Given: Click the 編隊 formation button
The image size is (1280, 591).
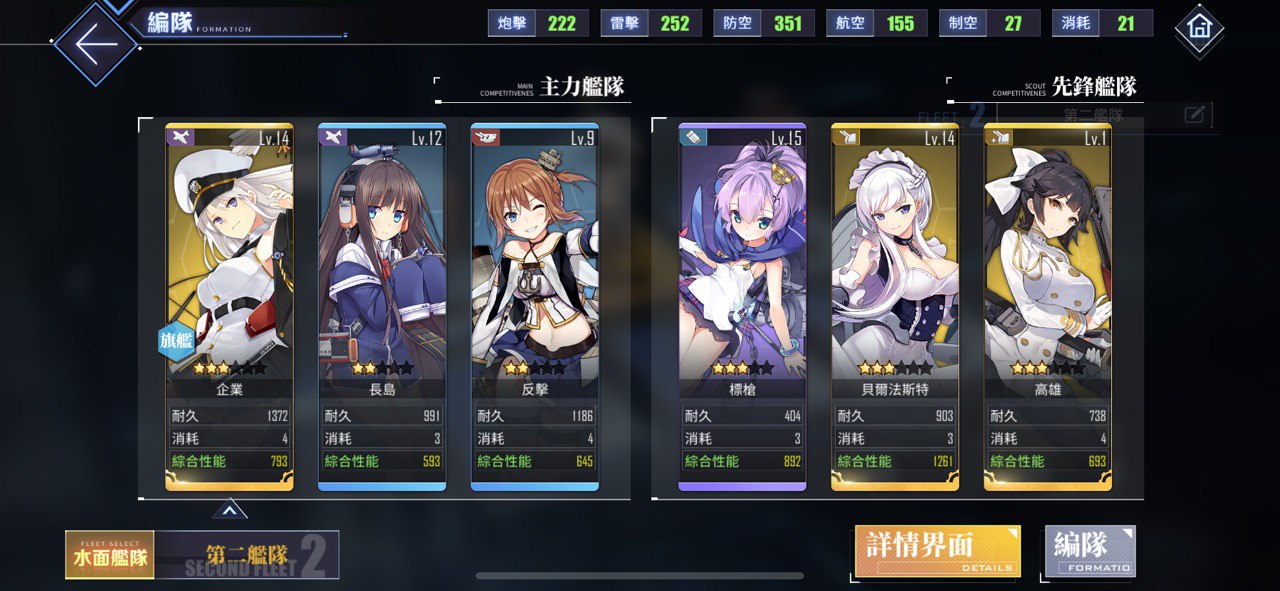Looking at the screenshot, I should click(1090, 551).
